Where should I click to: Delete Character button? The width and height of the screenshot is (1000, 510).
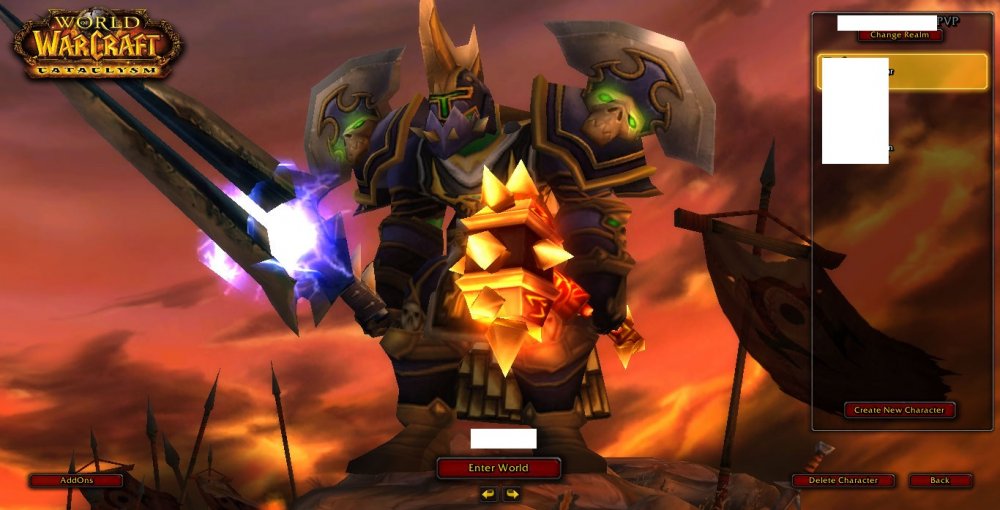tap(843, 481)
